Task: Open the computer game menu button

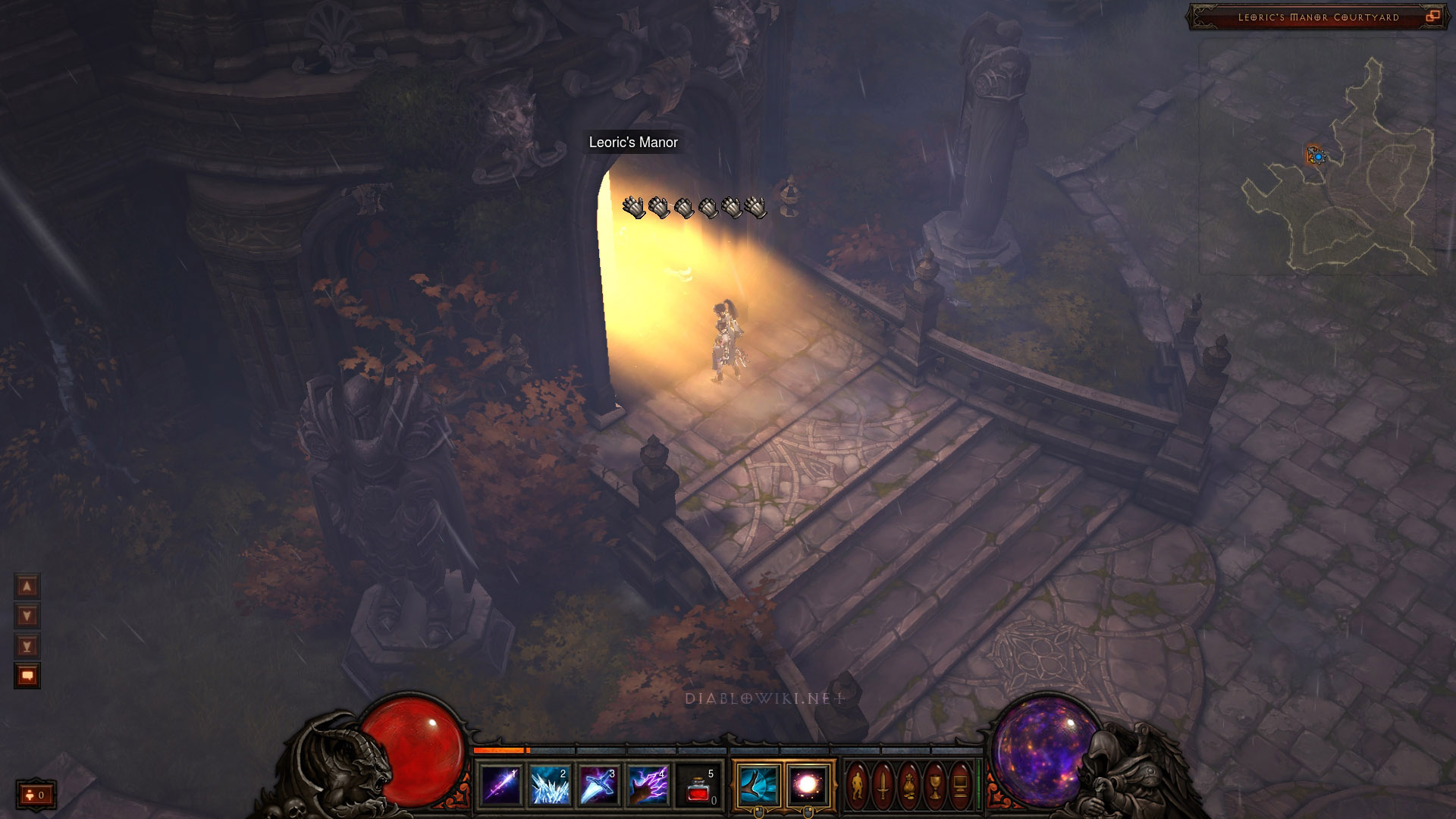Action: [960, 786]
